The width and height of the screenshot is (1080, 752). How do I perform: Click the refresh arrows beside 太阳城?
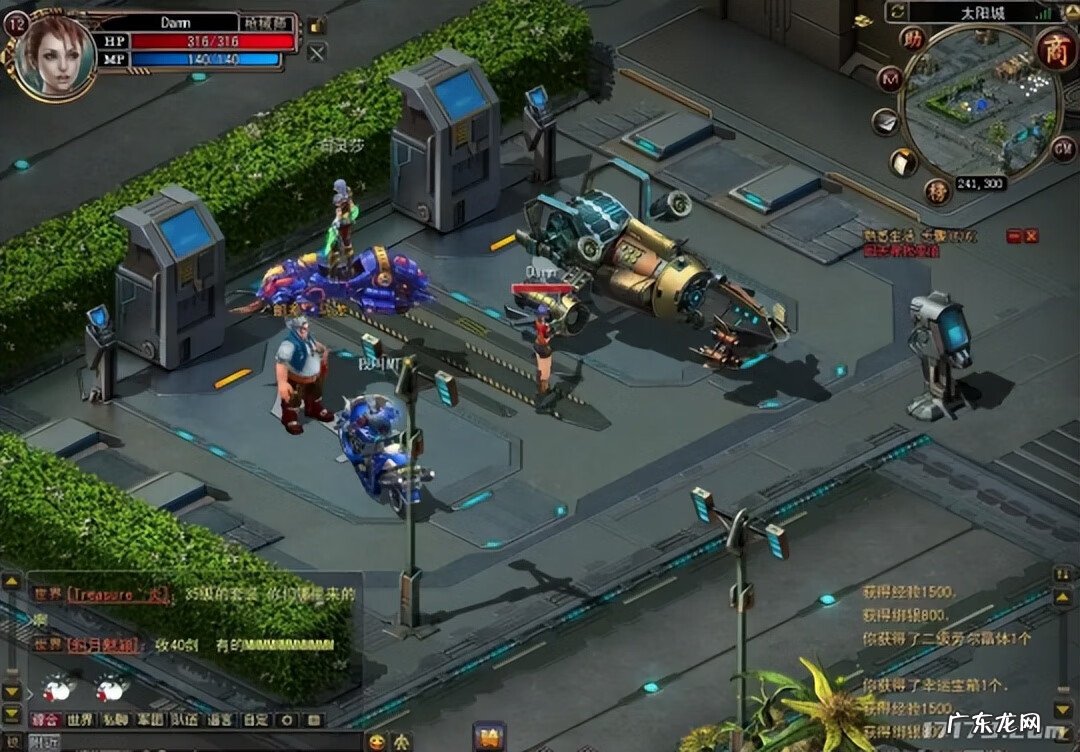(897, 12)
